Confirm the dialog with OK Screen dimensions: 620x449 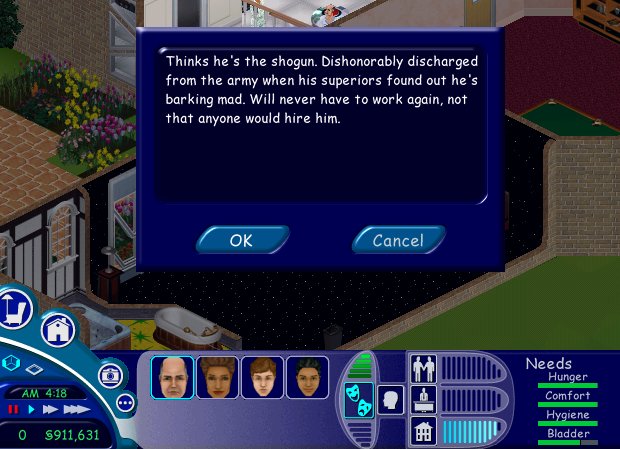point(242,240)
